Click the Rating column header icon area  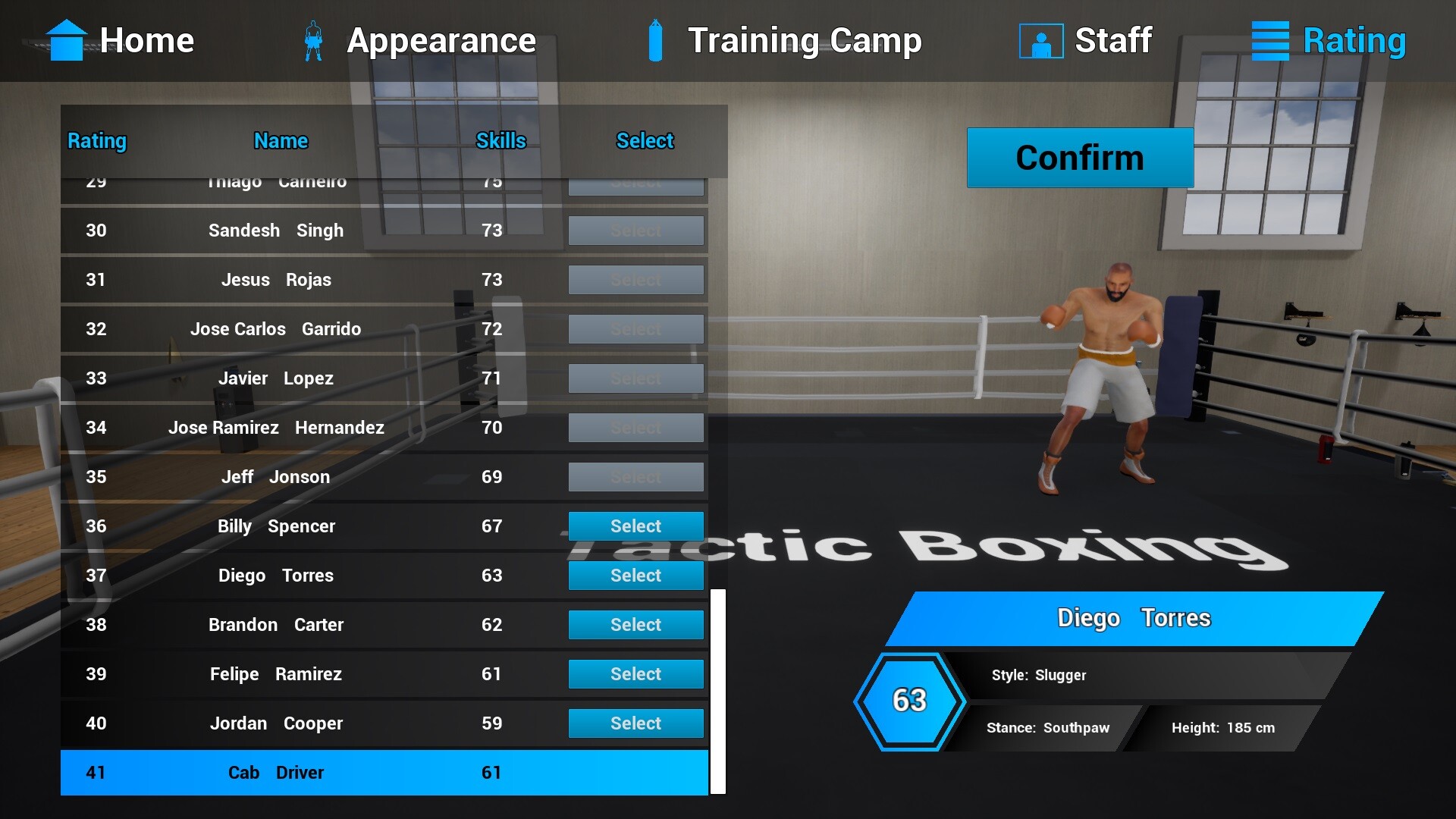point(96,141)
